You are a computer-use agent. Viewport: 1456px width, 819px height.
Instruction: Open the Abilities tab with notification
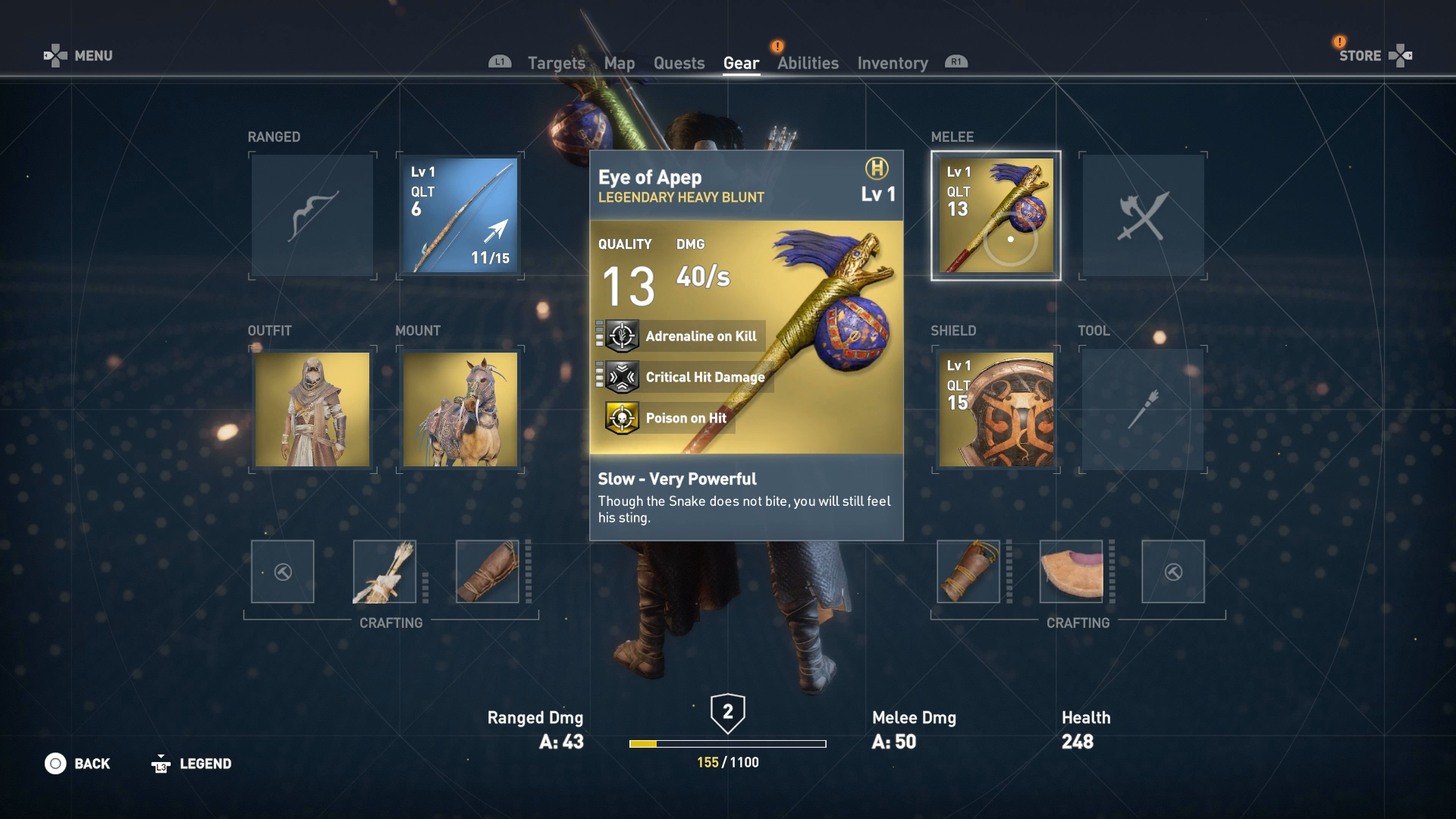[x=807, y=63]
